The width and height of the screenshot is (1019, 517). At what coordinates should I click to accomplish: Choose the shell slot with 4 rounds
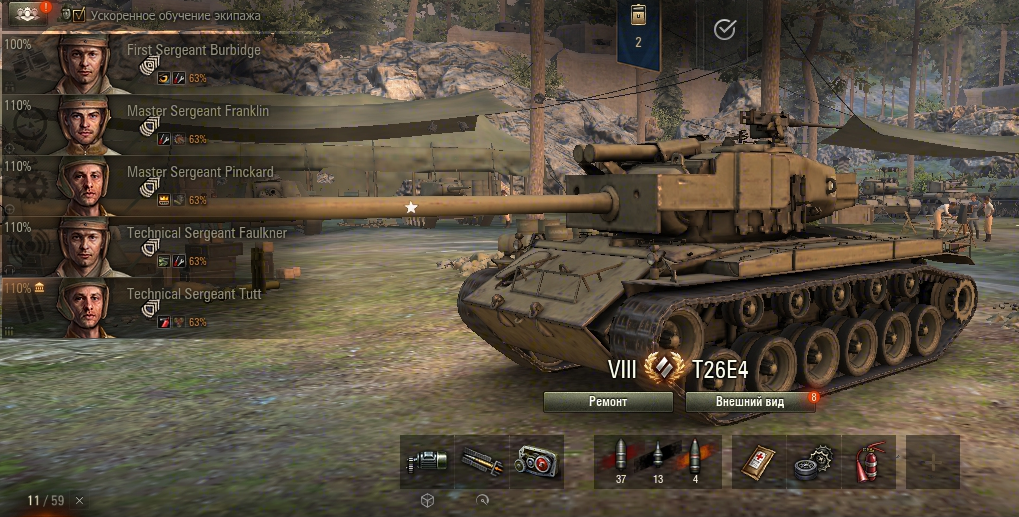pyautogui.click(x=695, y=462)
